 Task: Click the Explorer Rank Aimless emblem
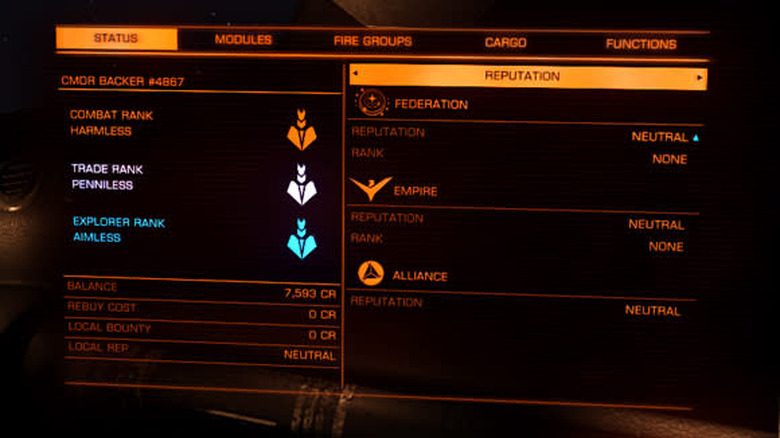[301, 238]
